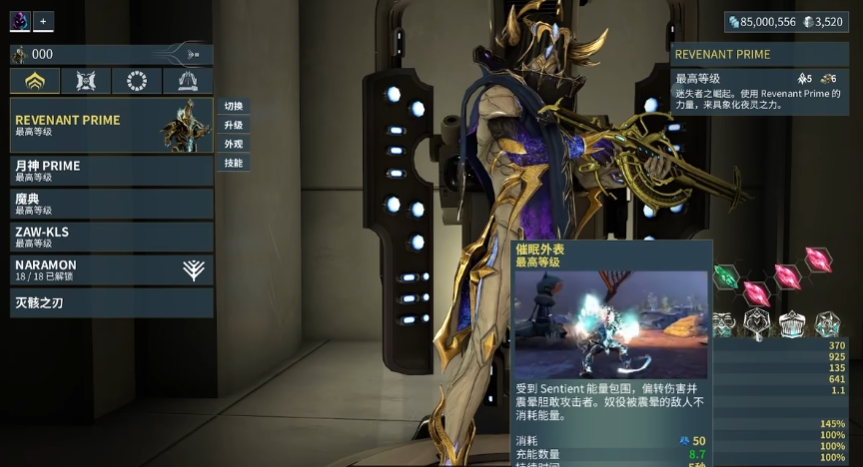This screenshot has width=863, height=467.
Task: Select the green crystal shard slot
Action: (726, 277)
